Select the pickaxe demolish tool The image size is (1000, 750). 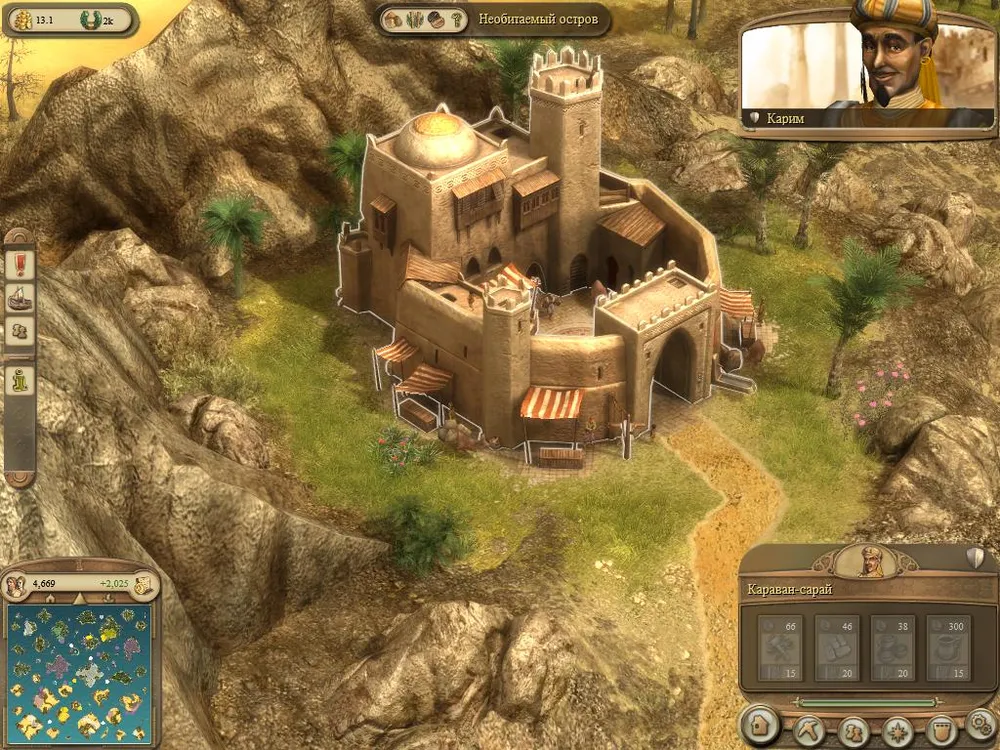pyautogui.click(x=809, y=729)
